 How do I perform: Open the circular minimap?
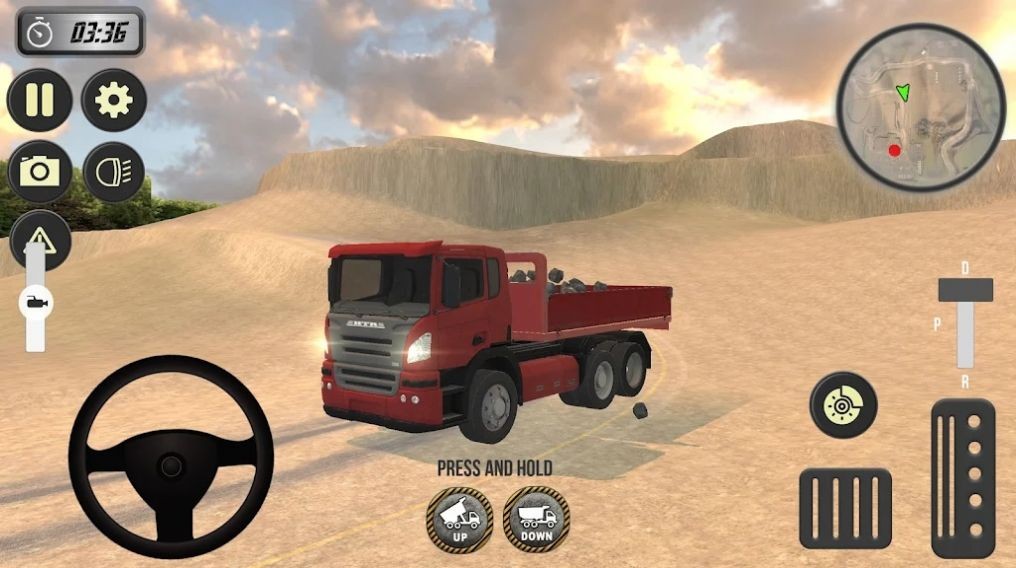920,107
